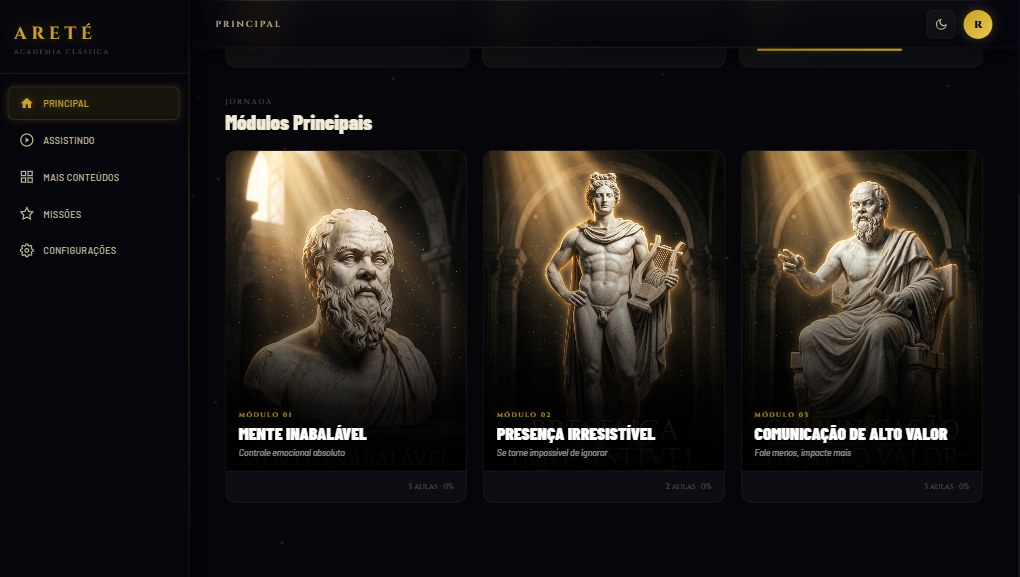Choose the Presença Irresistível module card
Viewport: 1020px width, 577px height.
pos(604,325)
